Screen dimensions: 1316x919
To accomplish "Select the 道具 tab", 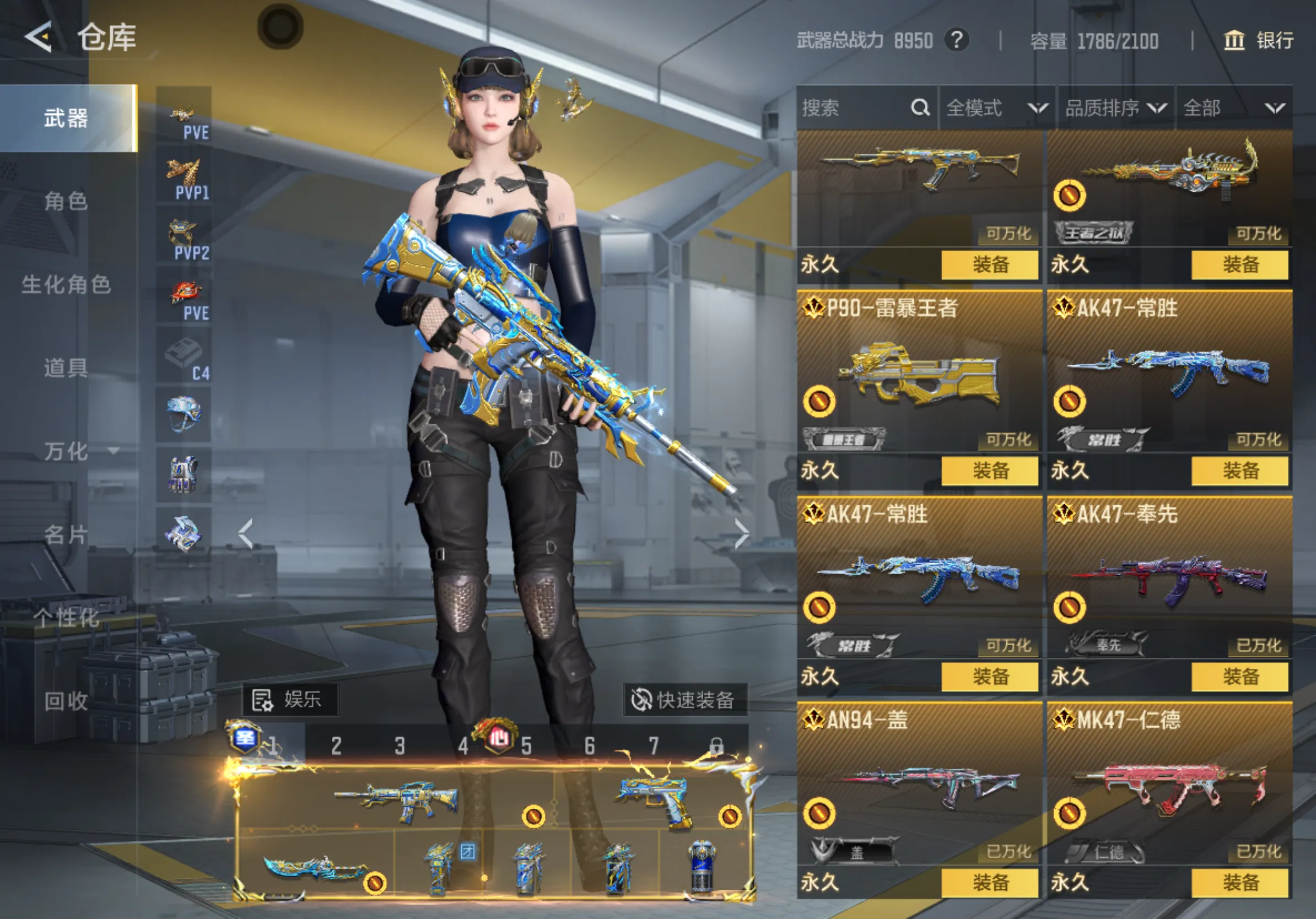I will click(x=66, y=368).
